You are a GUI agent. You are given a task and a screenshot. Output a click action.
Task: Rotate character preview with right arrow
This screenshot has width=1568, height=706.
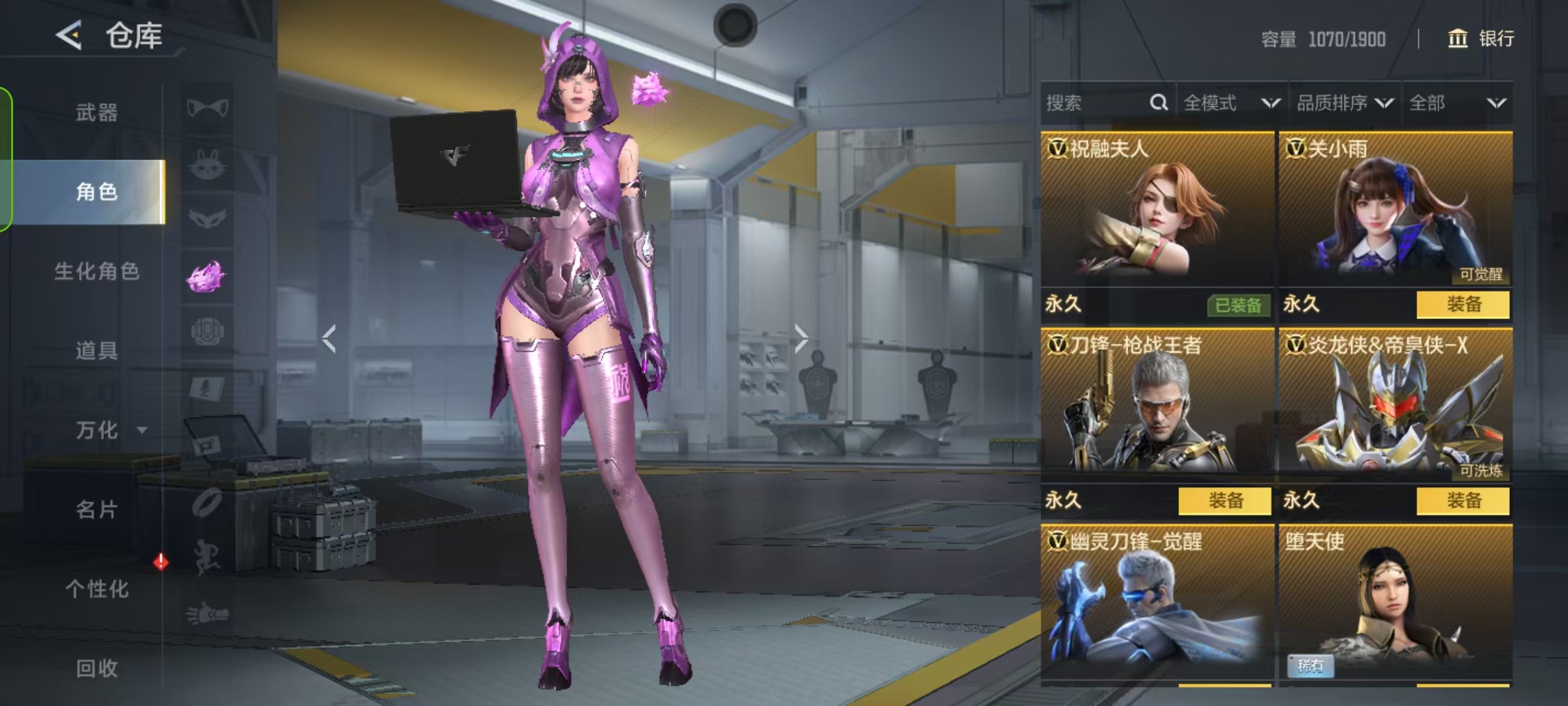(x=801, y=339)
